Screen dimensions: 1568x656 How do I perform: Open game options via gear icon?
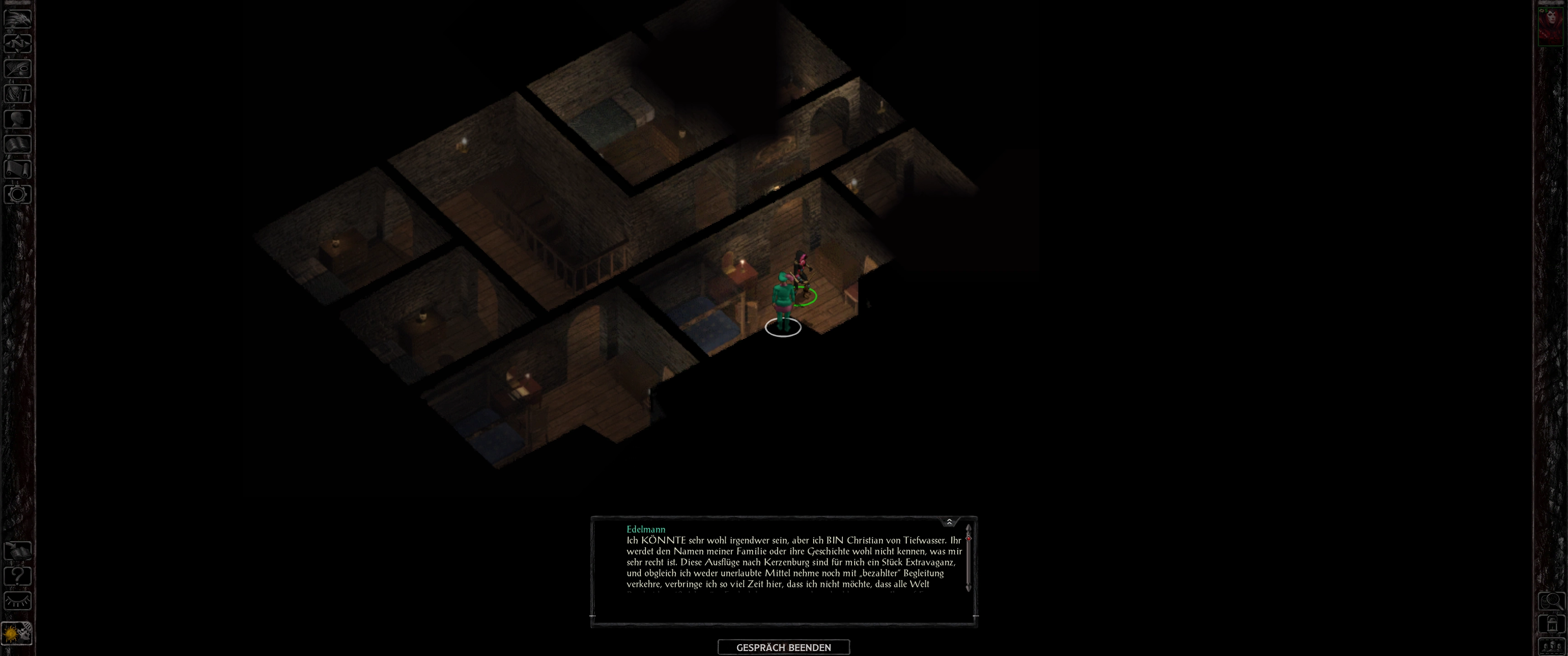click(17, 195)
